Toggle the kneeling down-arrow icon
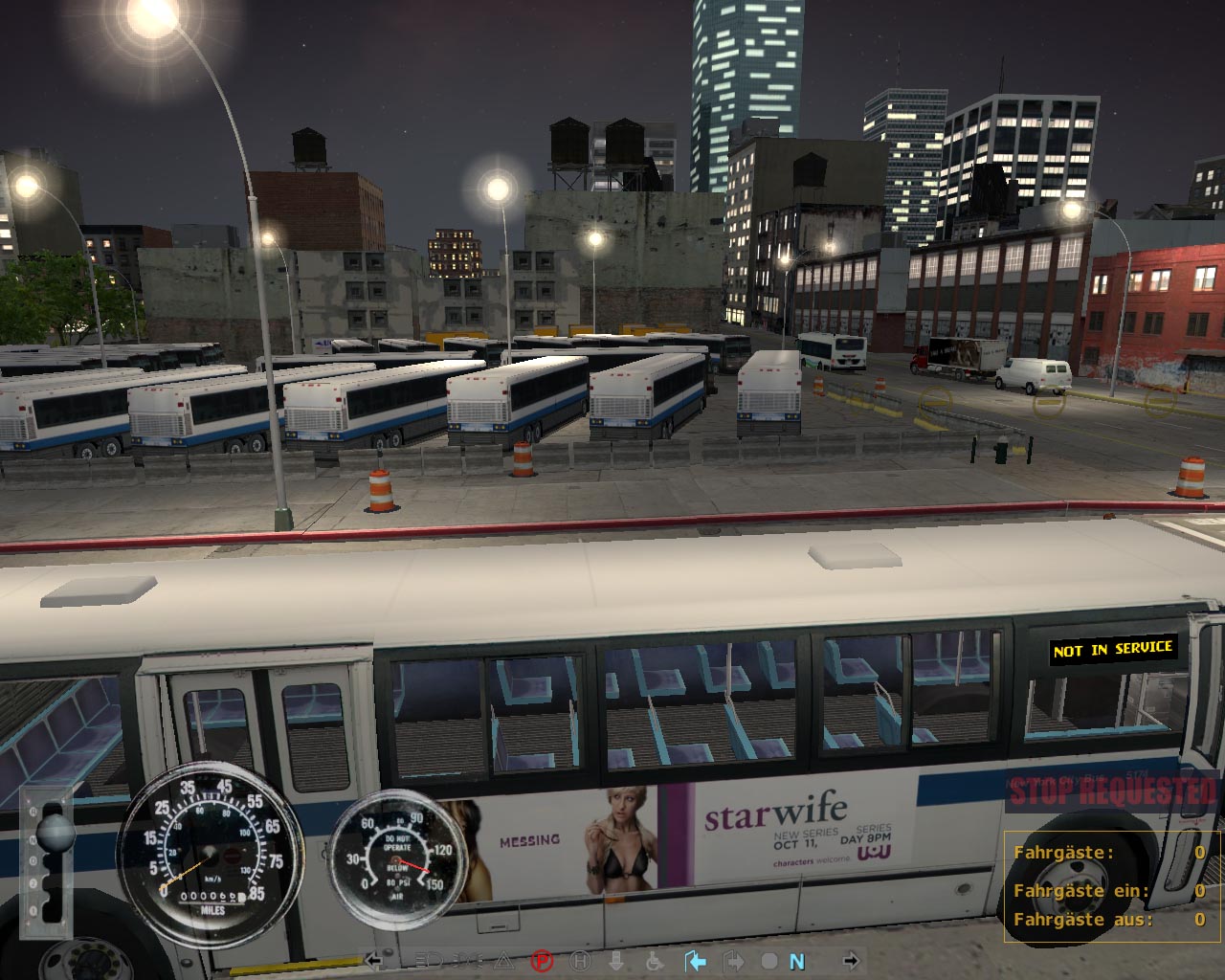 pyautogui.click(x=616, y=961)
